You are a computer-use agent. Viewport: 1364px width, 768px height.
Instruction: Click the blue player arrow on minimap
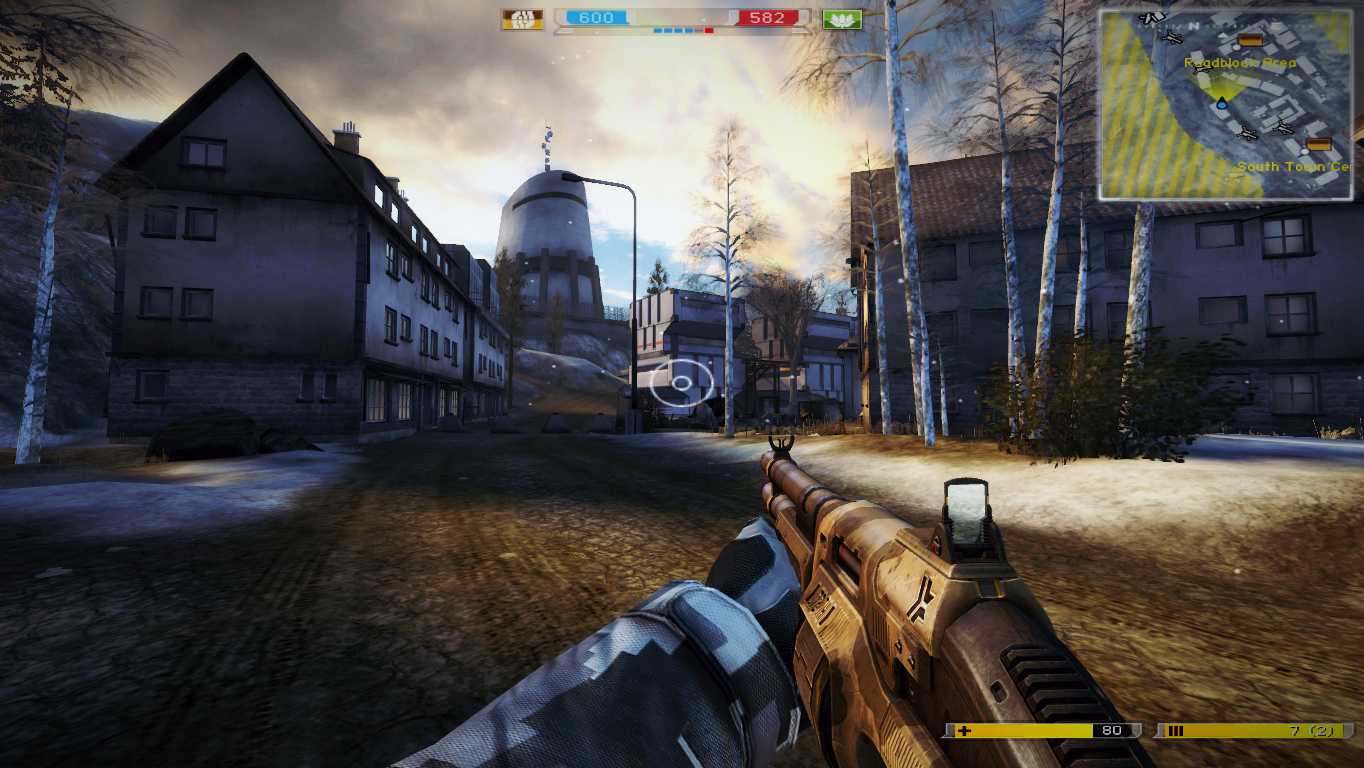tap(1221, 102)
